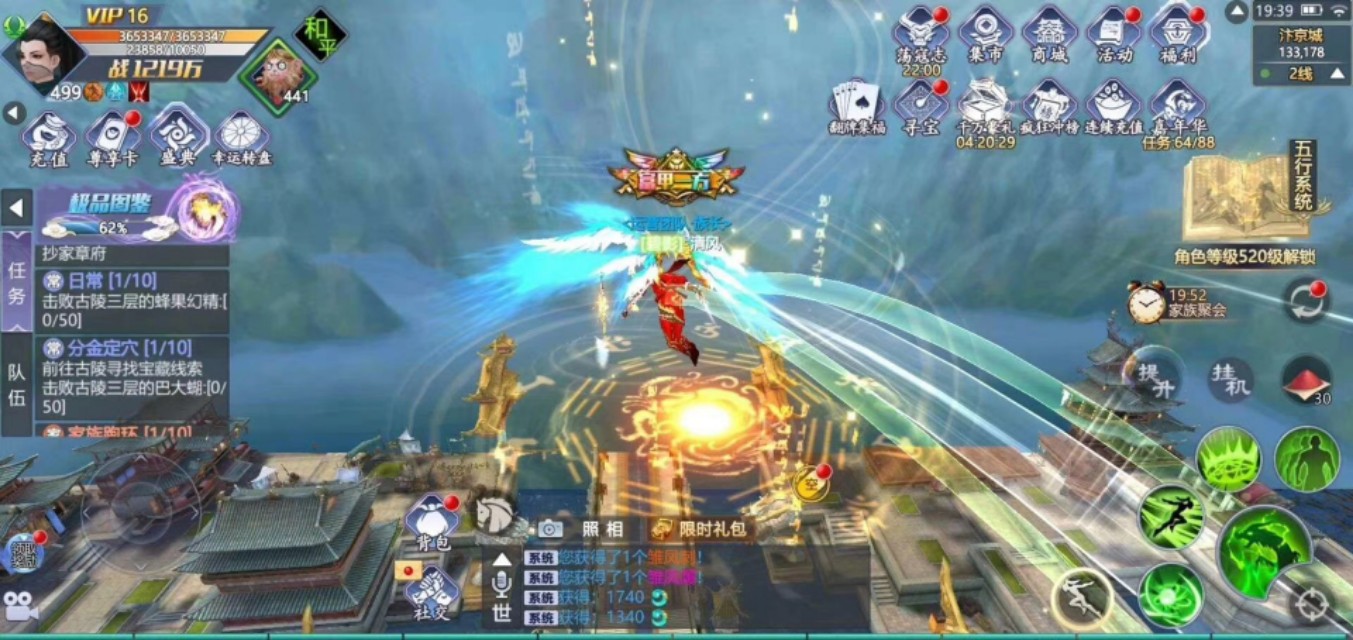Open the 活动 events menu

pos(1113,33)
